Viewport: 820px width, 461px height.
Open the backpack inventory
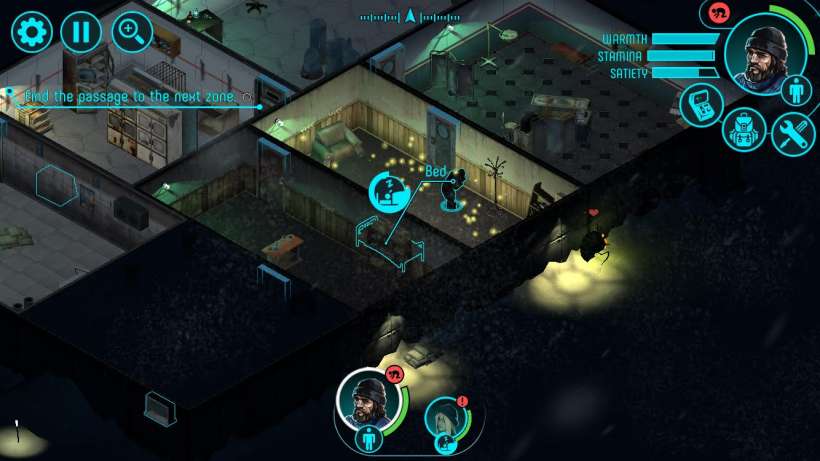pyautogui.click(x=745, y=130)
